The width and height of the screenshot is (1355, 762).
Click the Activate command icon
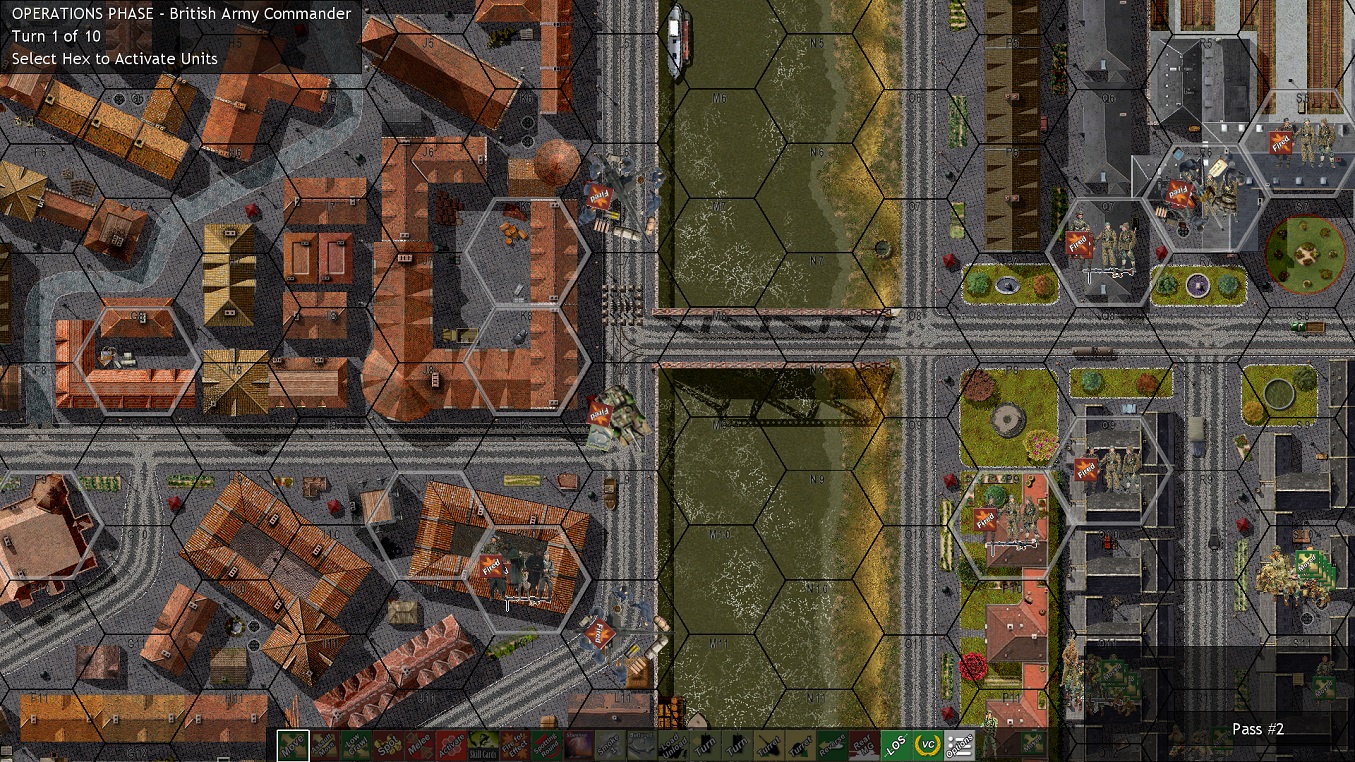[450, 744]
